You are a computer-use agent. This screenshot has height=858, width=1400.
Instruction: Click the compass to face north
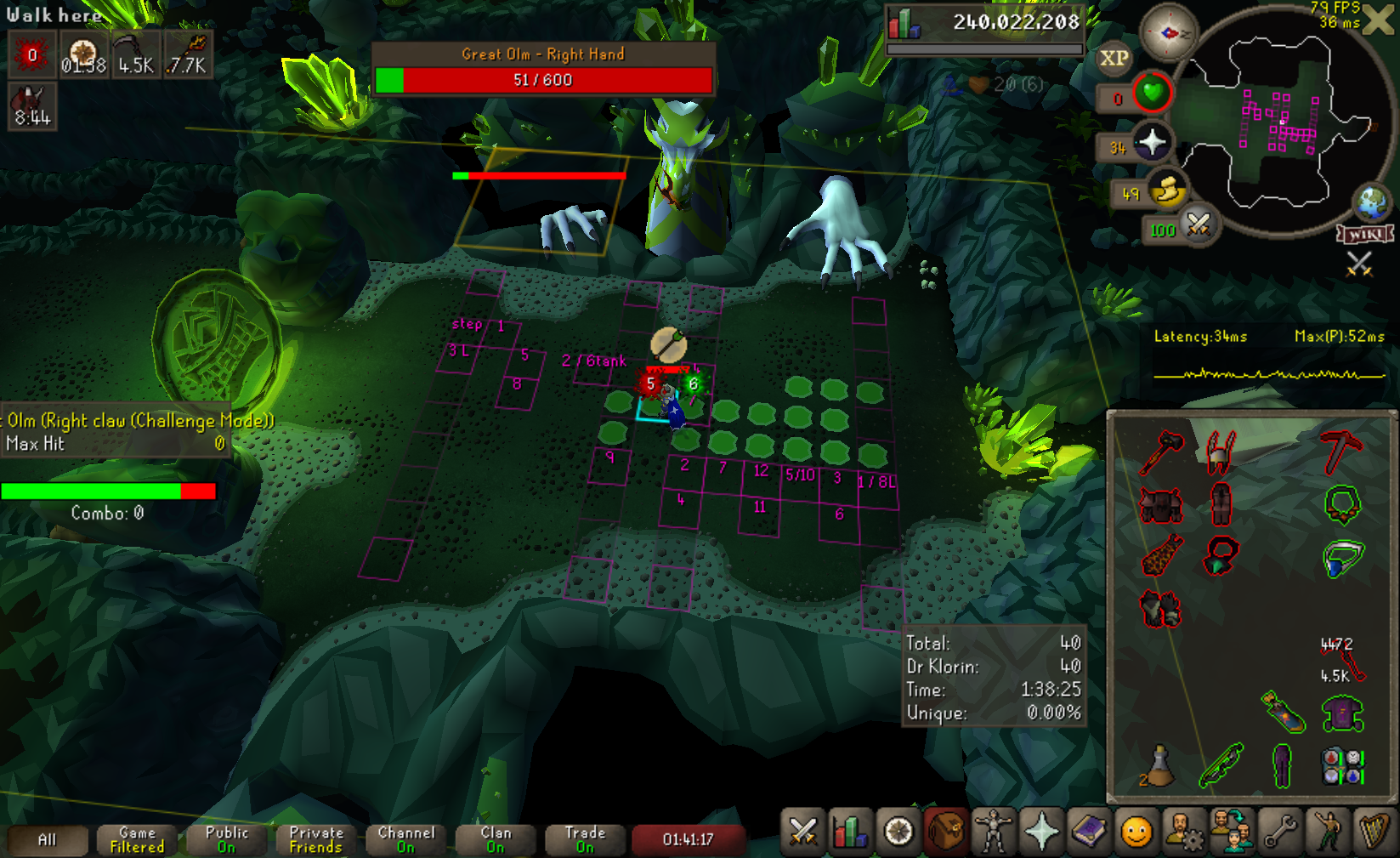(x=1169, y=33)
